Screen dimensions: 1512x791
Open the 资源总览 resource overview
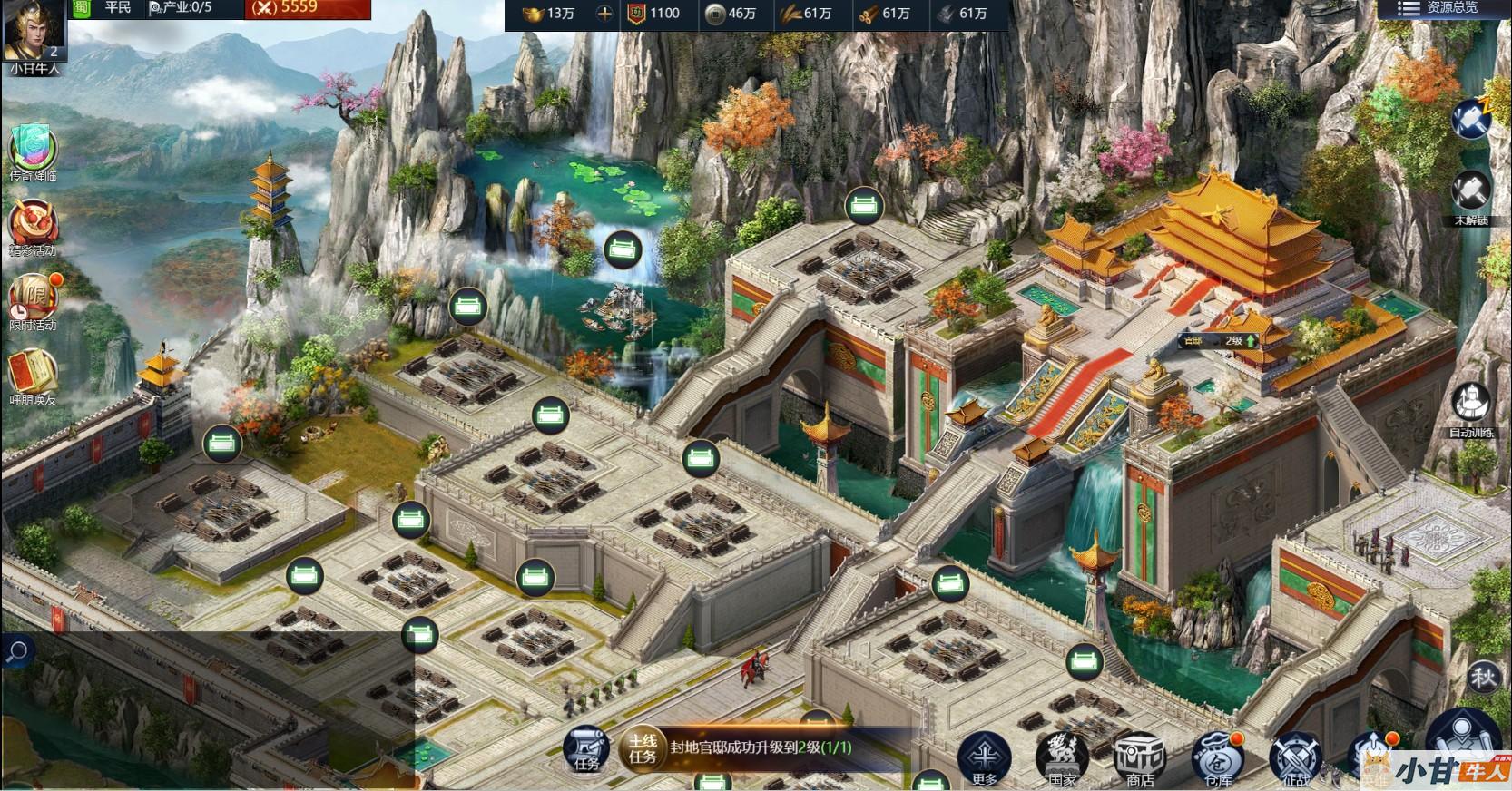point(1441,8)
